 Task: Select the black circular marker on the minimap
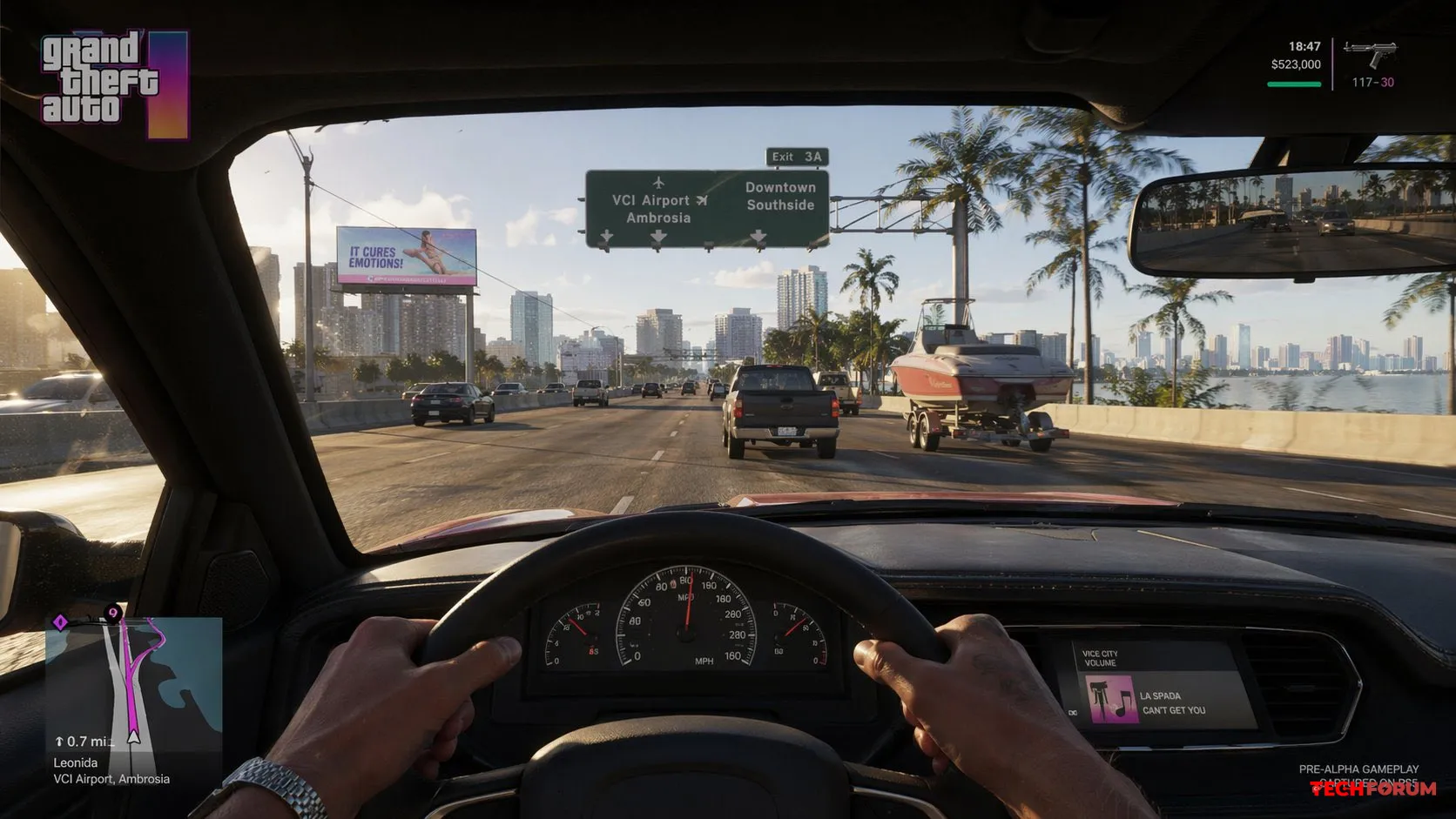click(x=112, y=614)
